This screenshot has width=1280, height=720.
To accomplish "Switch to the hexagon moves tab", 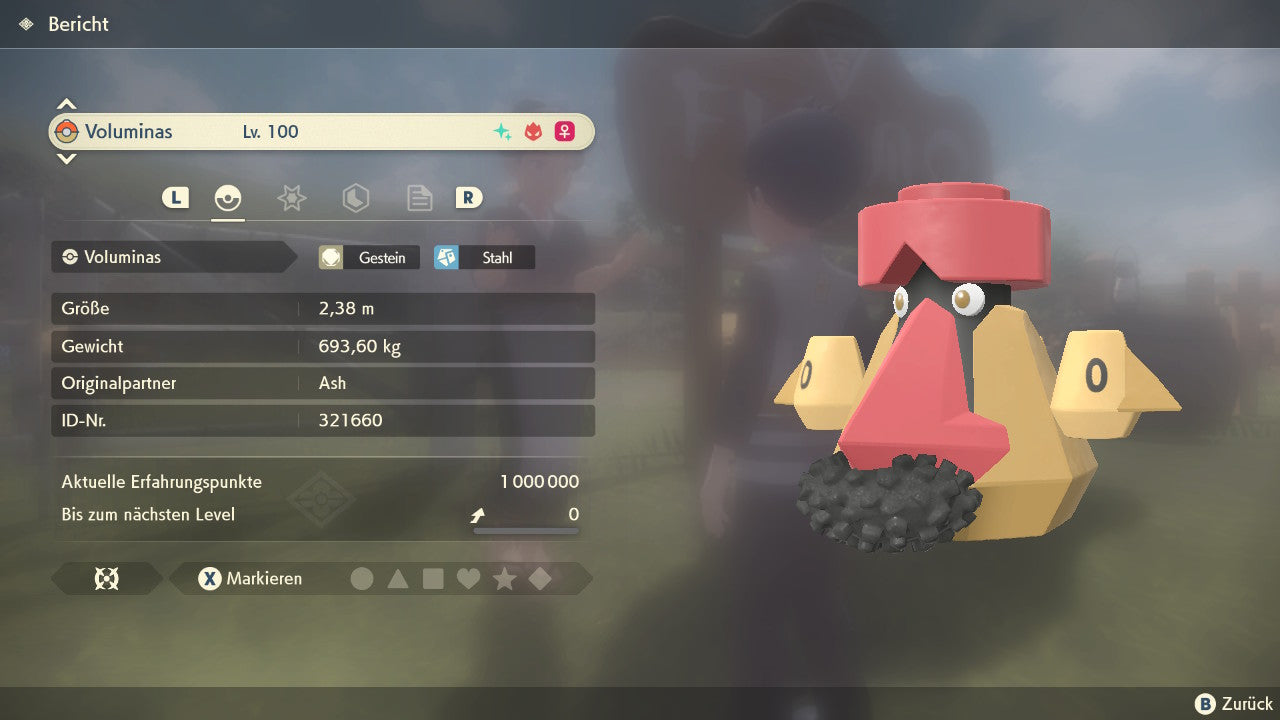I will [355, 198].
